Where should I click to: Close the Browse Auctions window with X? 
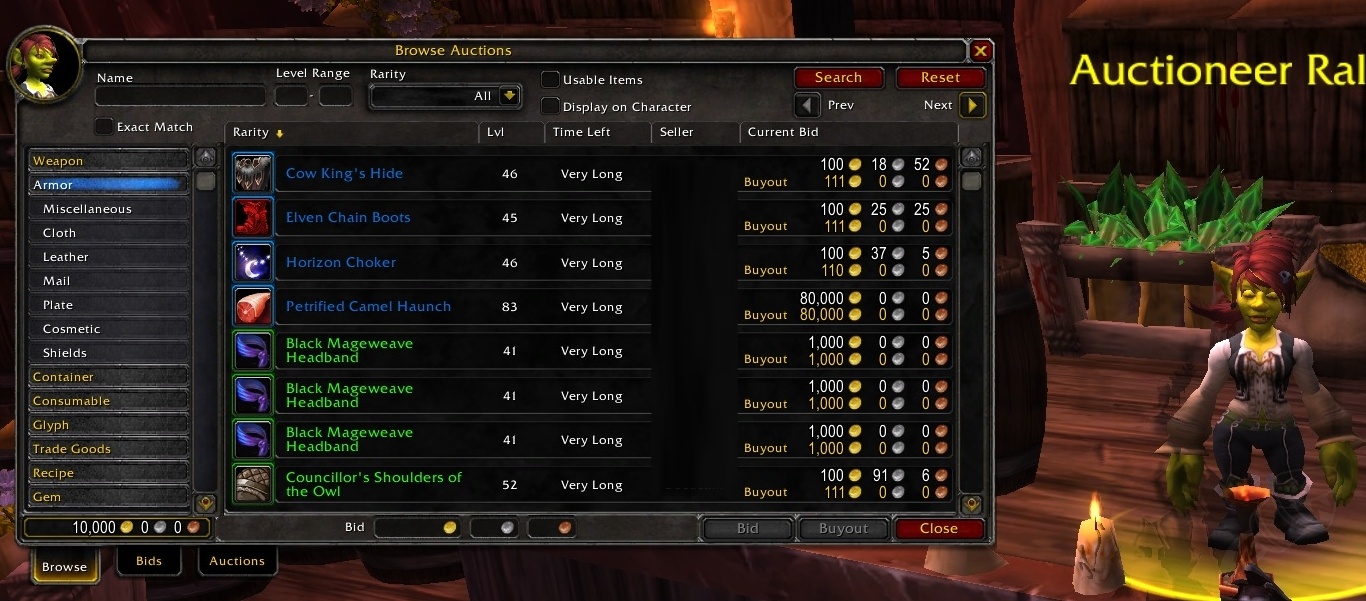point(981,51)
